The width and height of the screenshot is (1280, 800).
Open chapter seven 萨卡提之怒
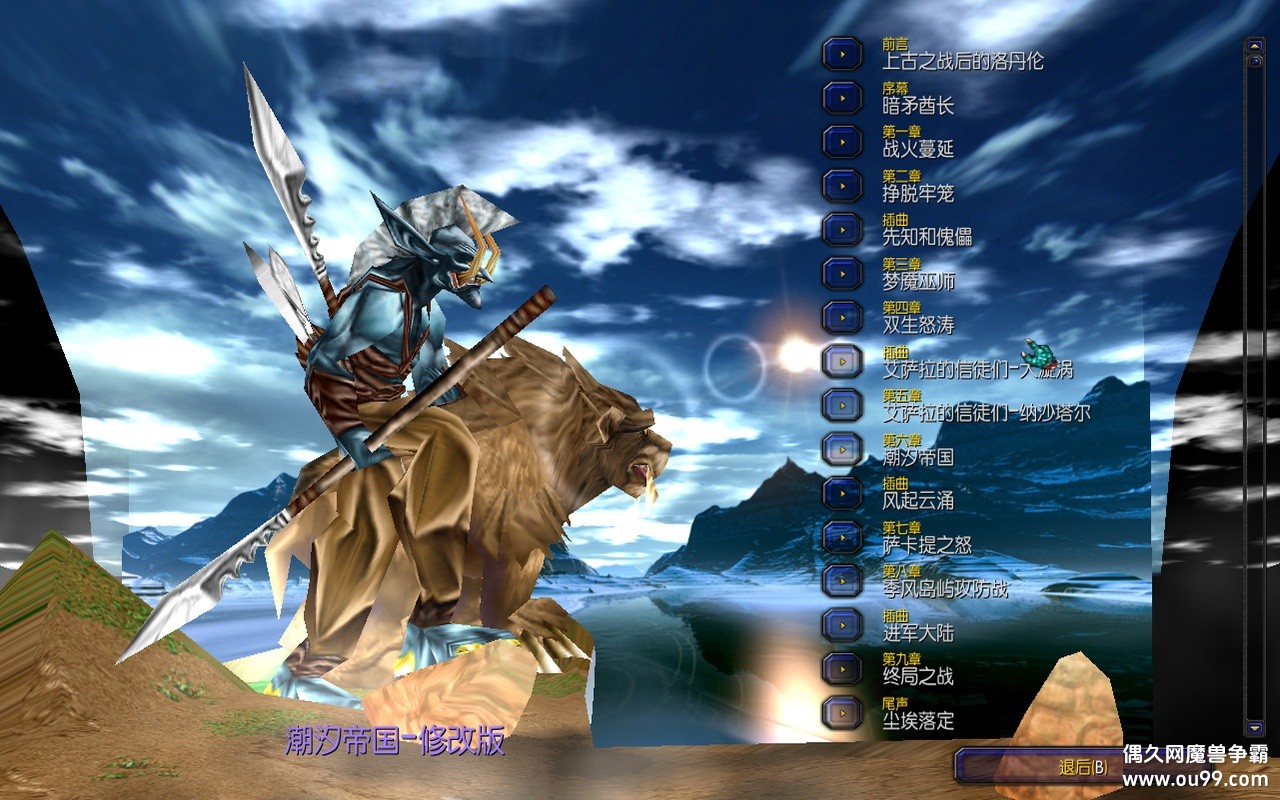842,537
